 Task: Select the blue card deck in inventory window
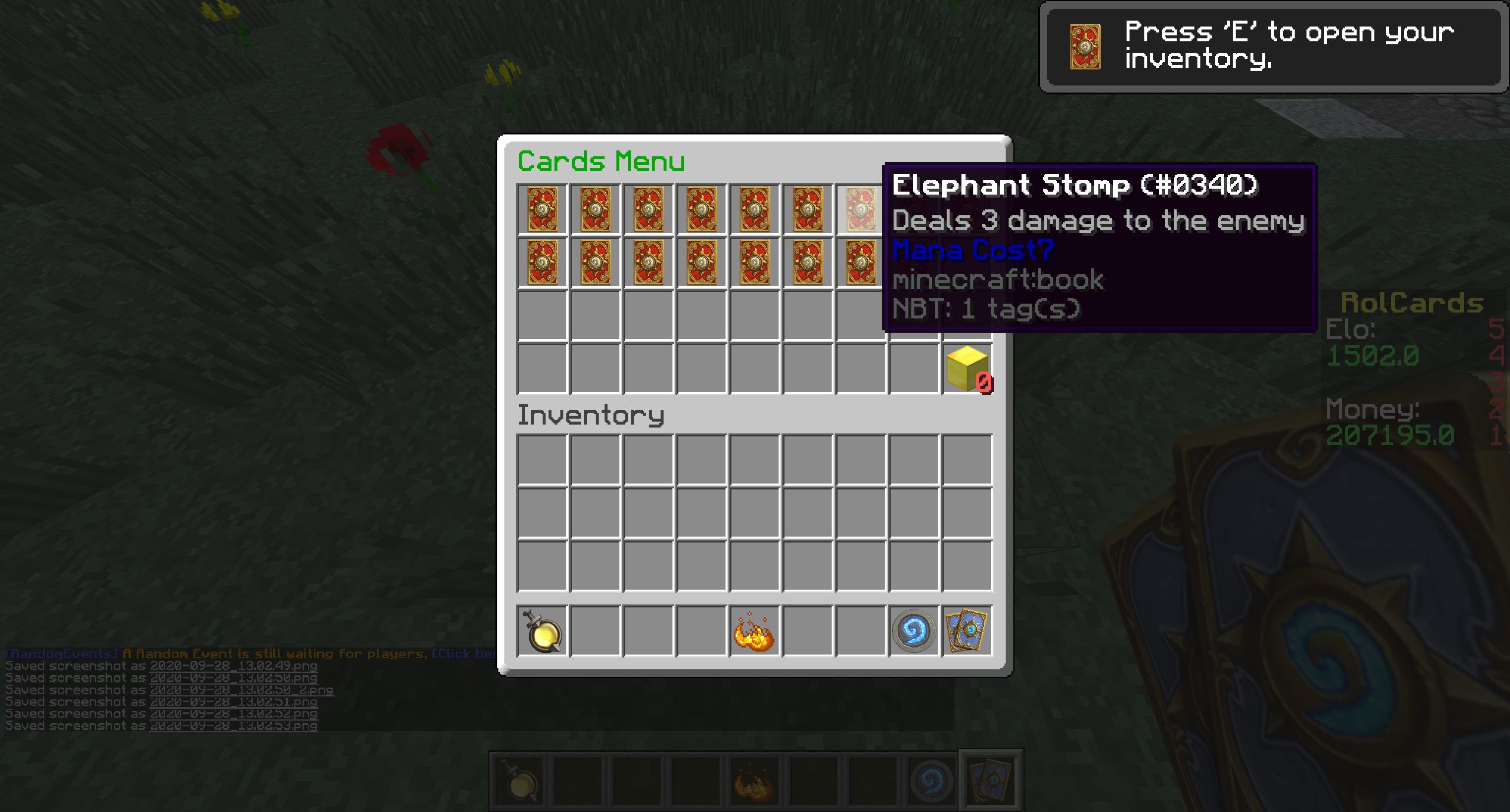click(967, 631)
